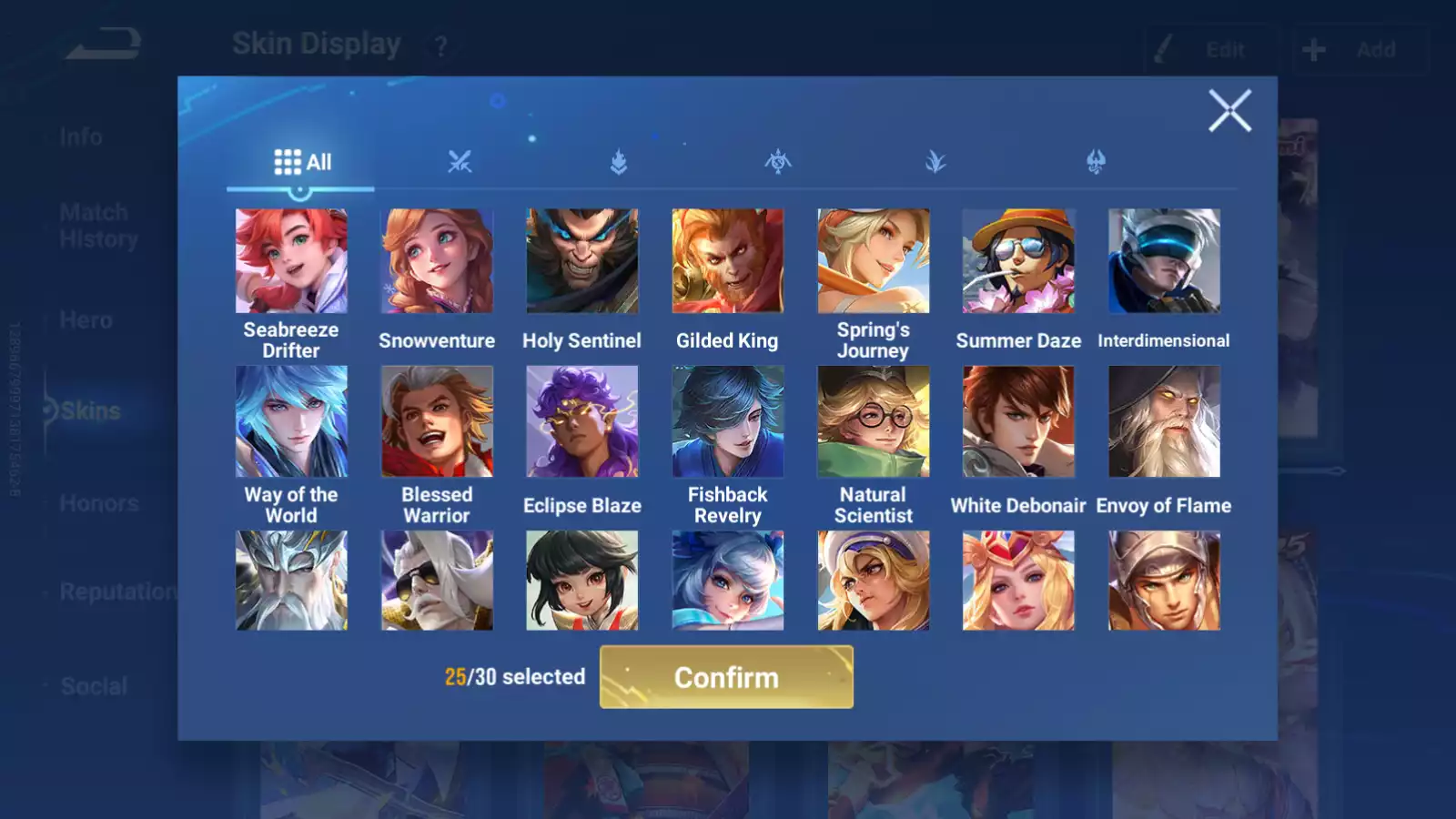The height and width of the screenshot is (819, 1456).
Task: Close the skin selection dialog
Action: [1229, 111]
